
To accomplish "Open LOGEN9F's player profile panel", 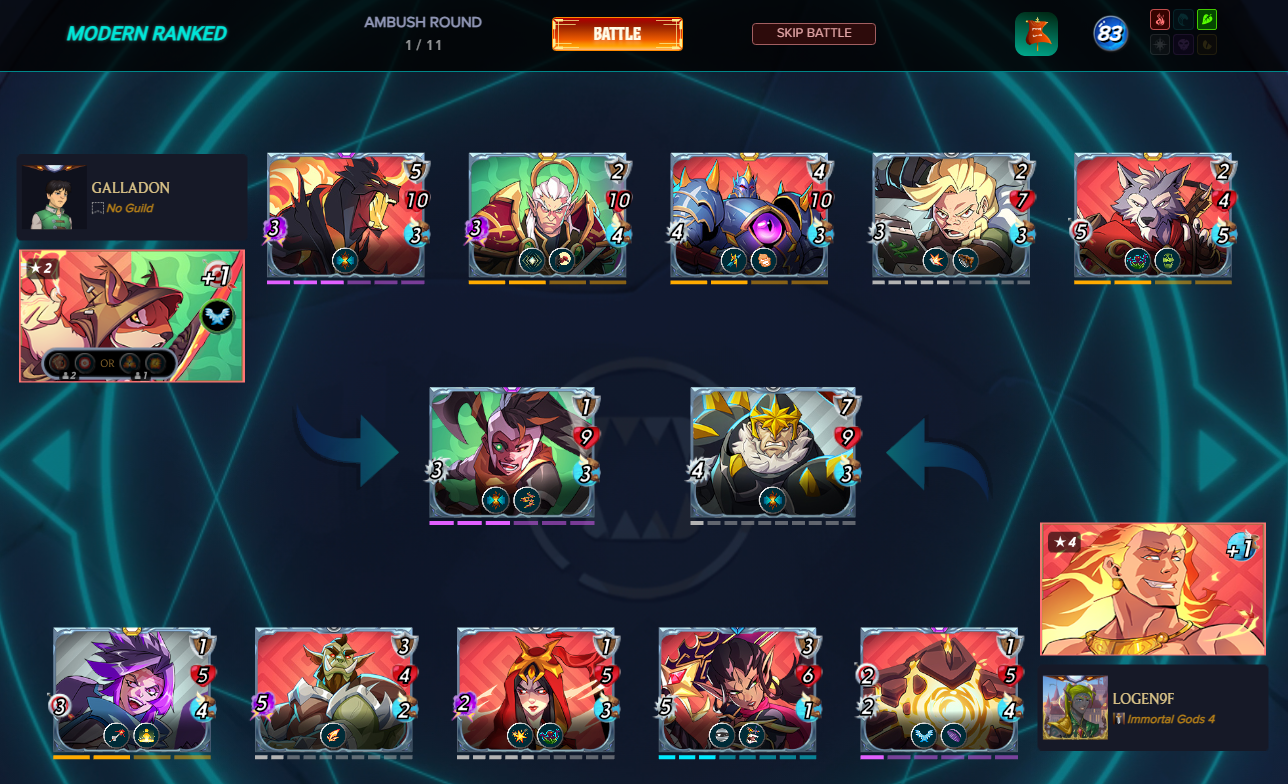I will click(x=1152, y=707).
